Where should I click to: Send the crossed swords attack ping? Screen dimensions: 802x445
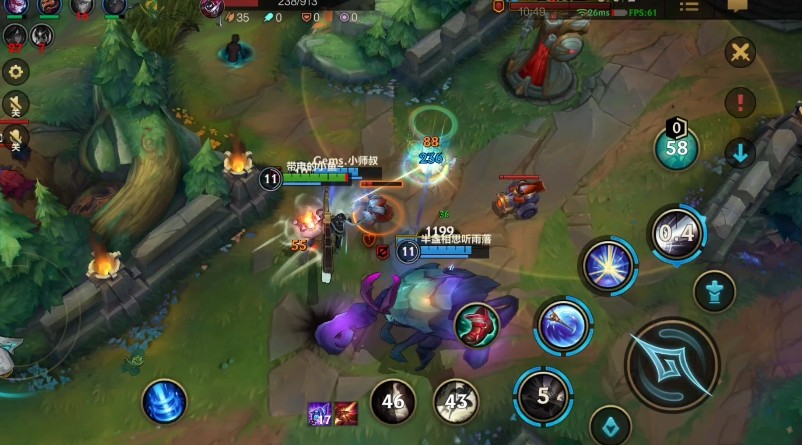coord(740,52)
